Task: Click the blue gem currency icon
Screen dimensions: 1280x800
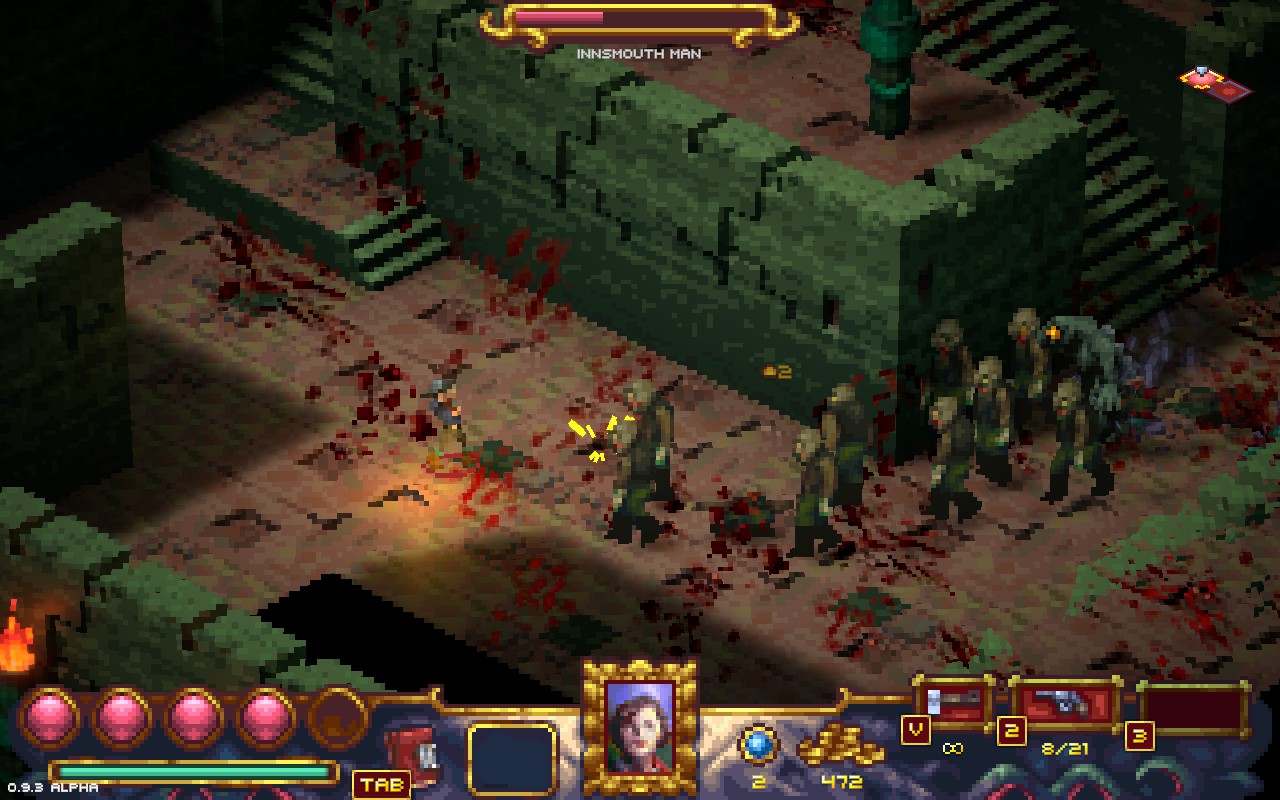Action: (759, 746)
